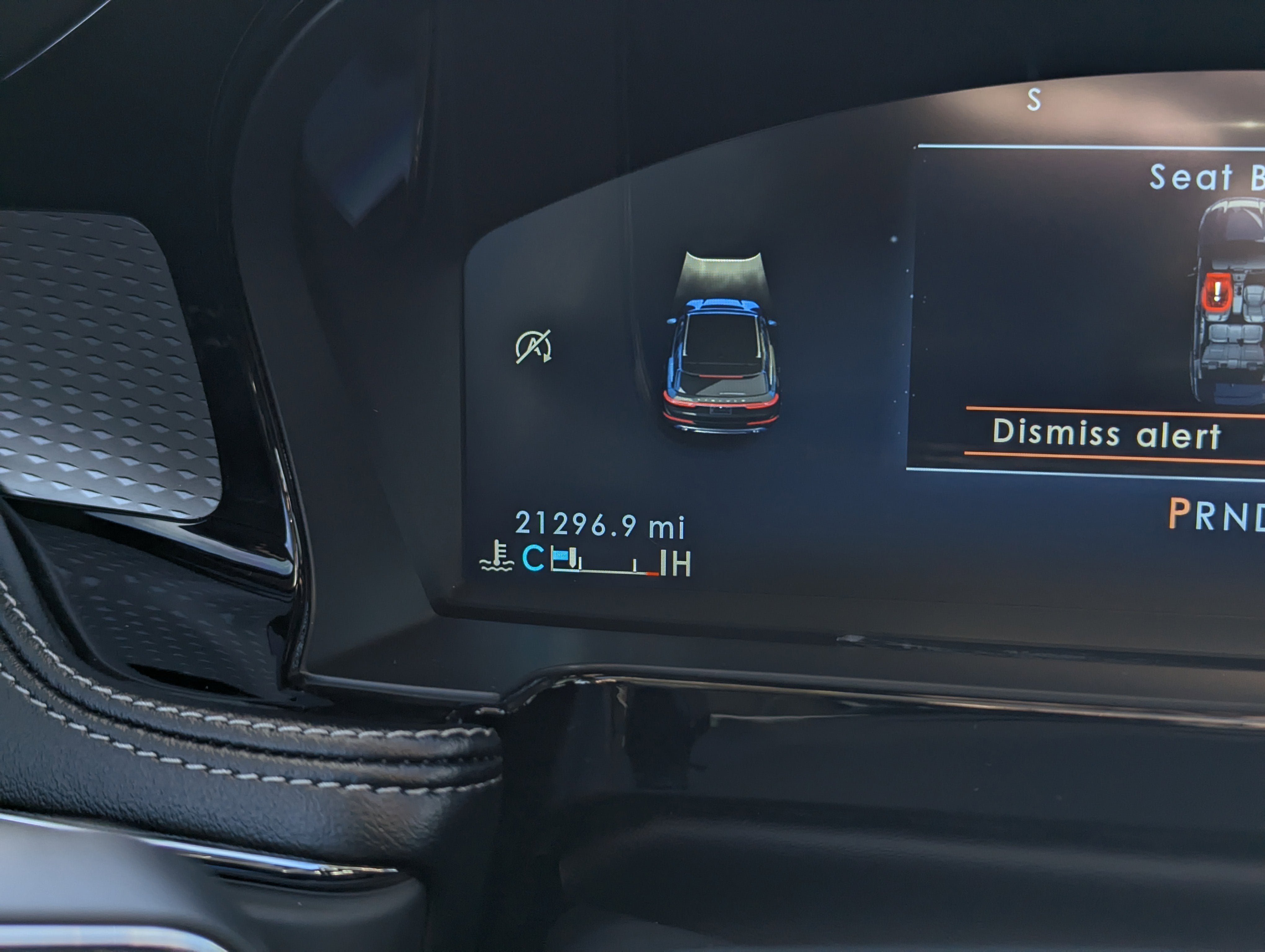Select the Dismiss alert option
Screen dimensions: 1265x952
[1106, 434]
